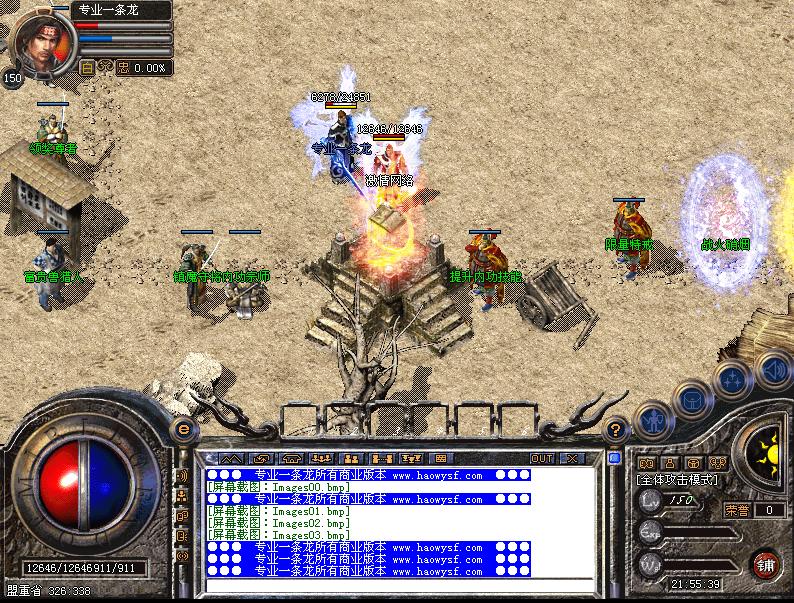Open the bag round button
The image size is (794, 603).
pos(692,398)
